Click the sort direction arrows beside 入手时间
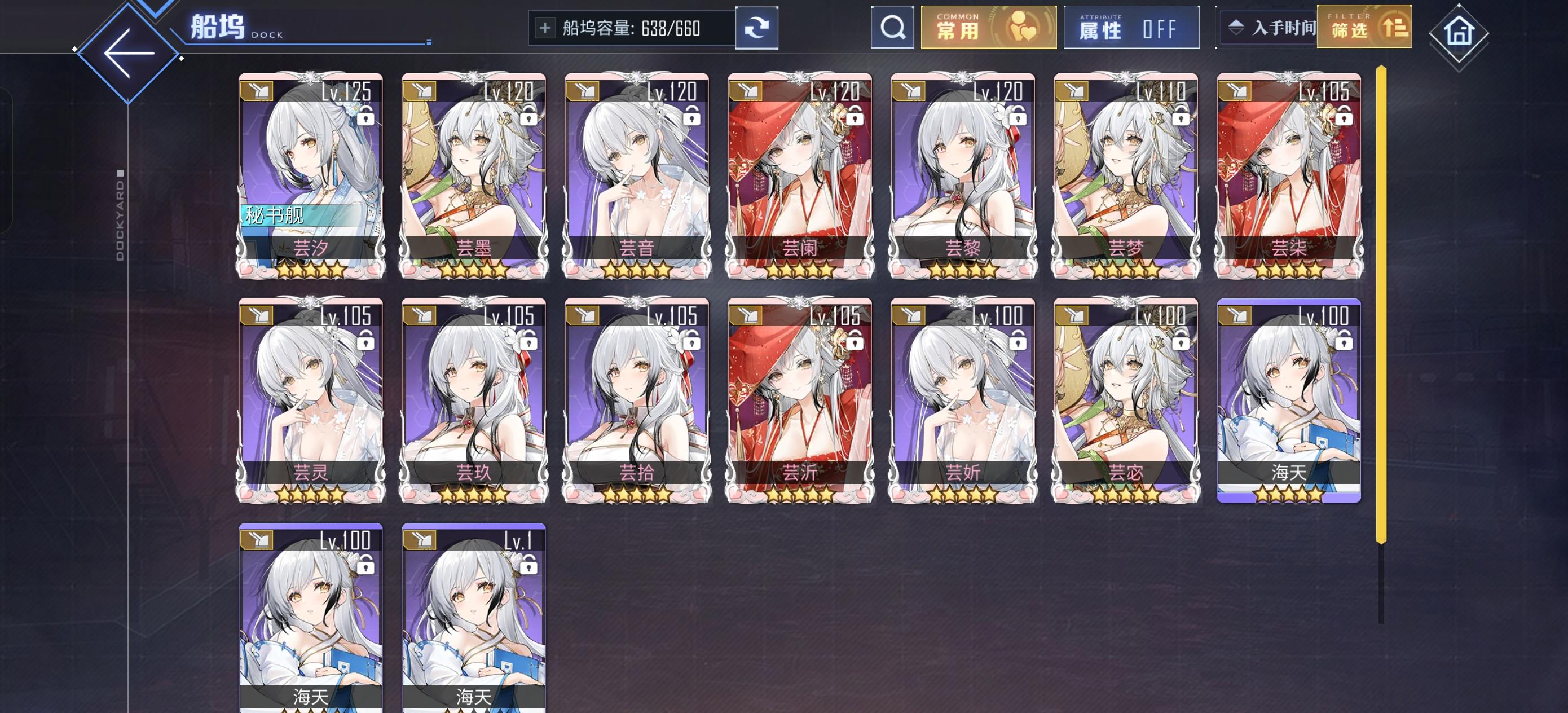 tap(1236, 27)
